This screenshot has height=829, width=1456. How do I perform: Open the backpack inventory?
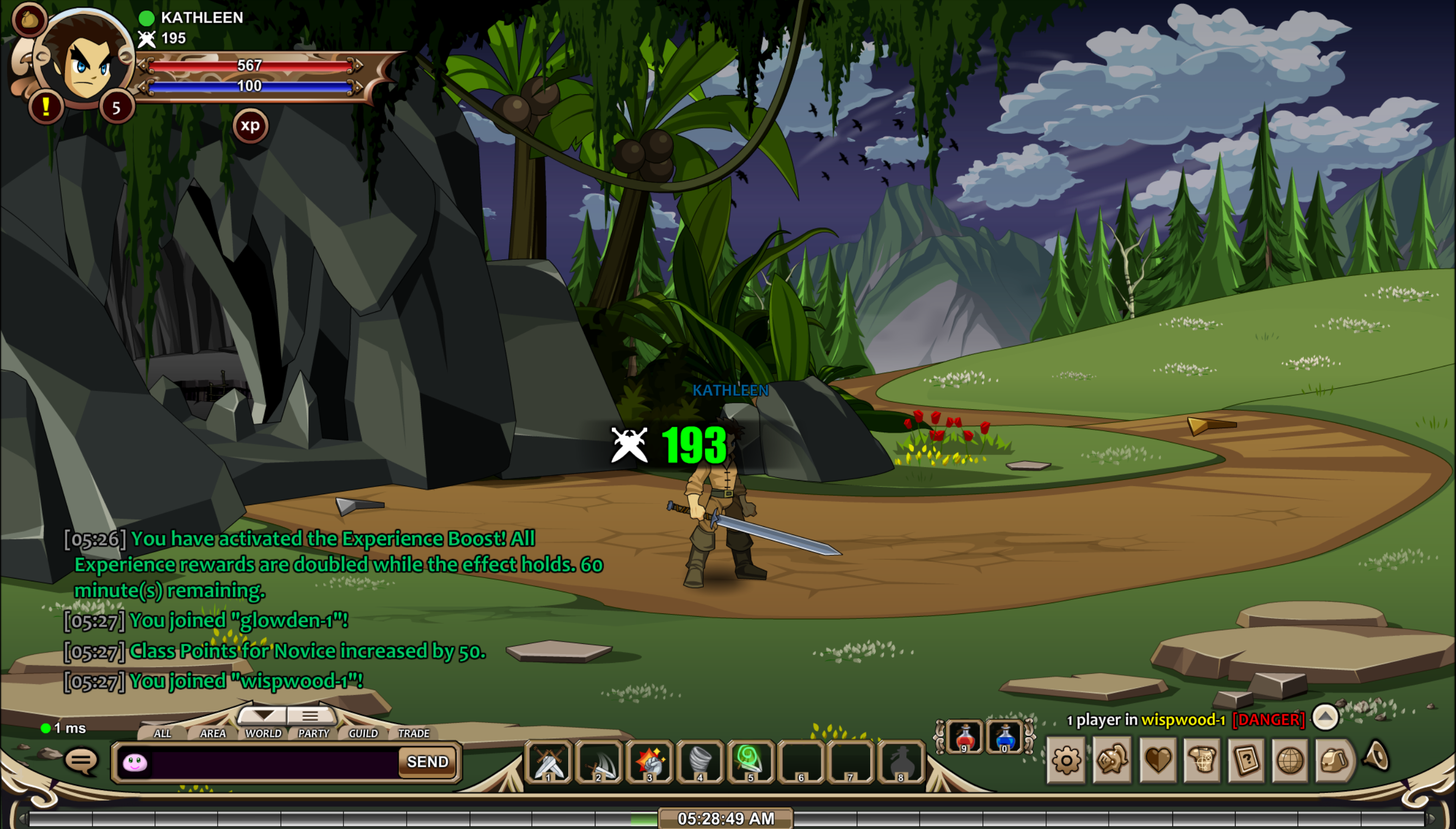(x=1335, y=760)
